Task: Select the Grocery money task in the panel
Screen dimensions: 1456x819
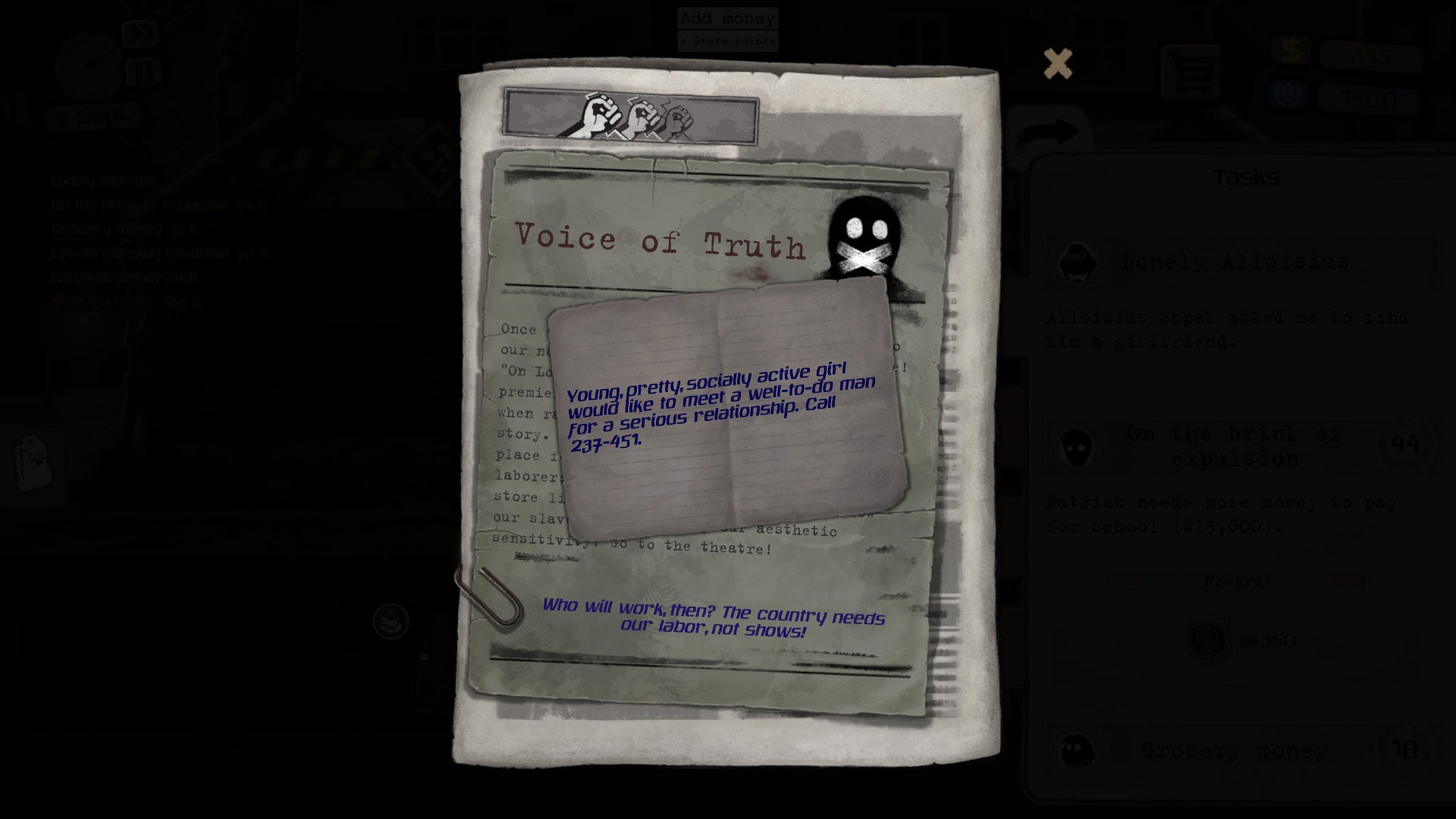Action: pos(1234,751)
